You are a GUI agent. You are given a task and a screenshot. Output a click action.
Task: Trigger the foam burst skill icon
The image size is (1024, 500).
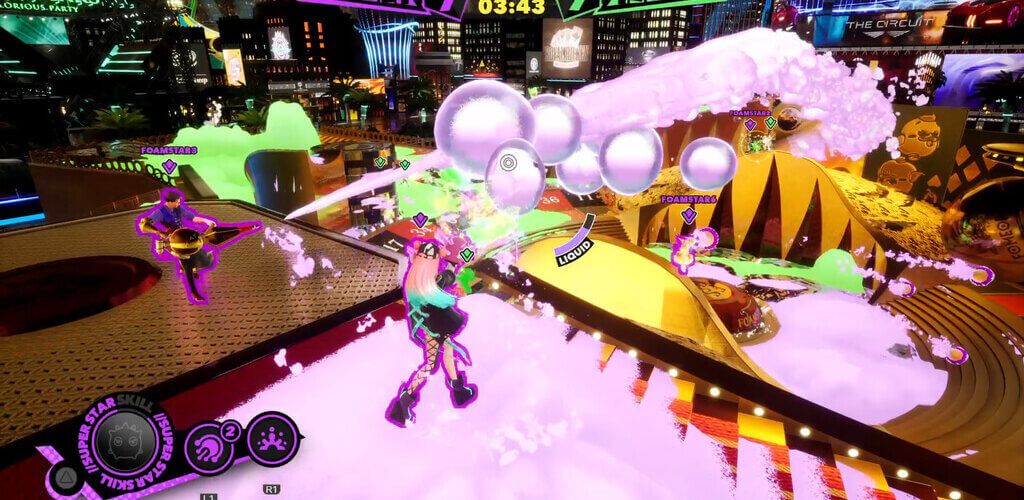[272, 440]
